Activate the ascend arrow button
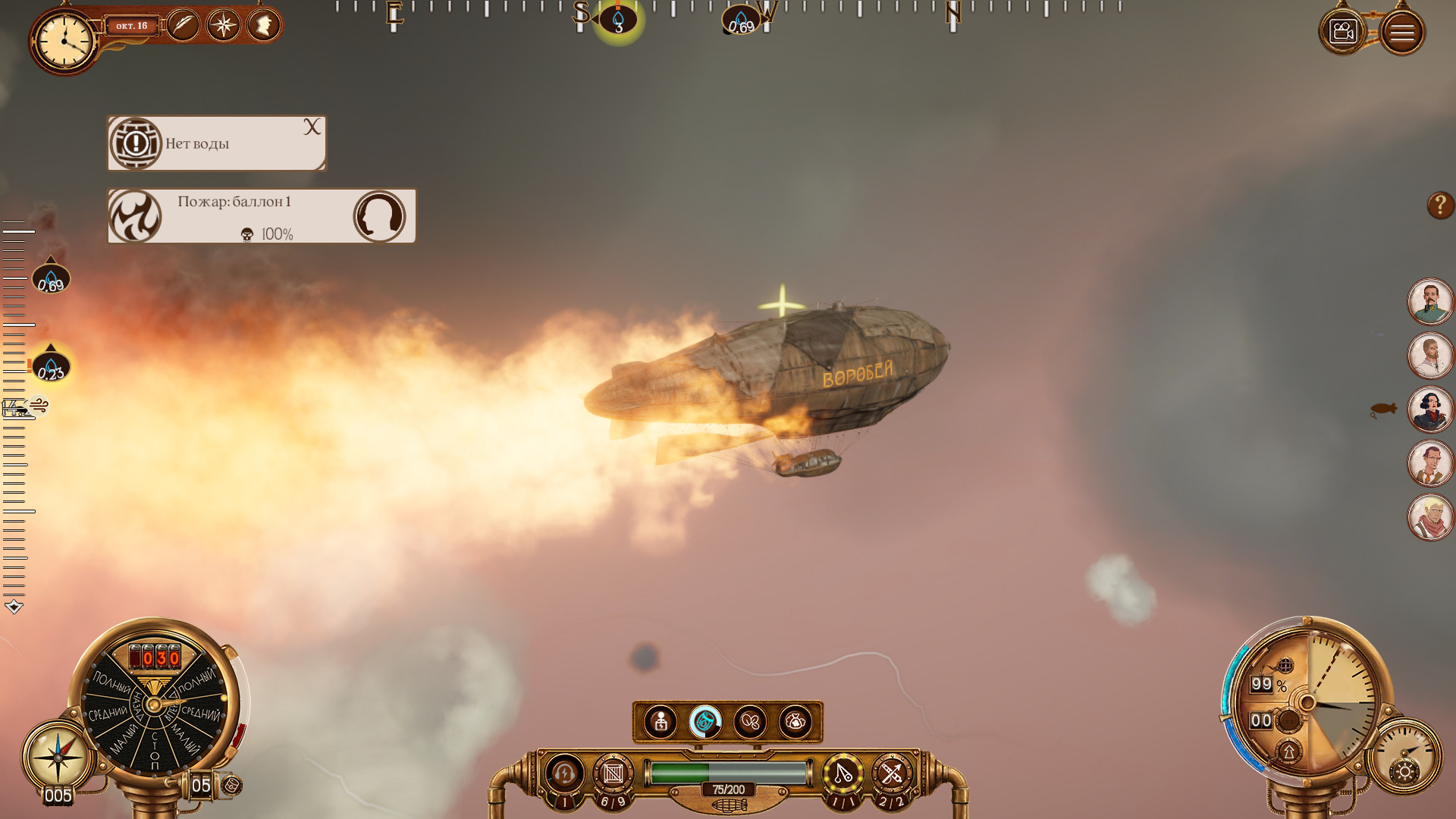Viewport: 1456px width, 819px height. 1288,752
